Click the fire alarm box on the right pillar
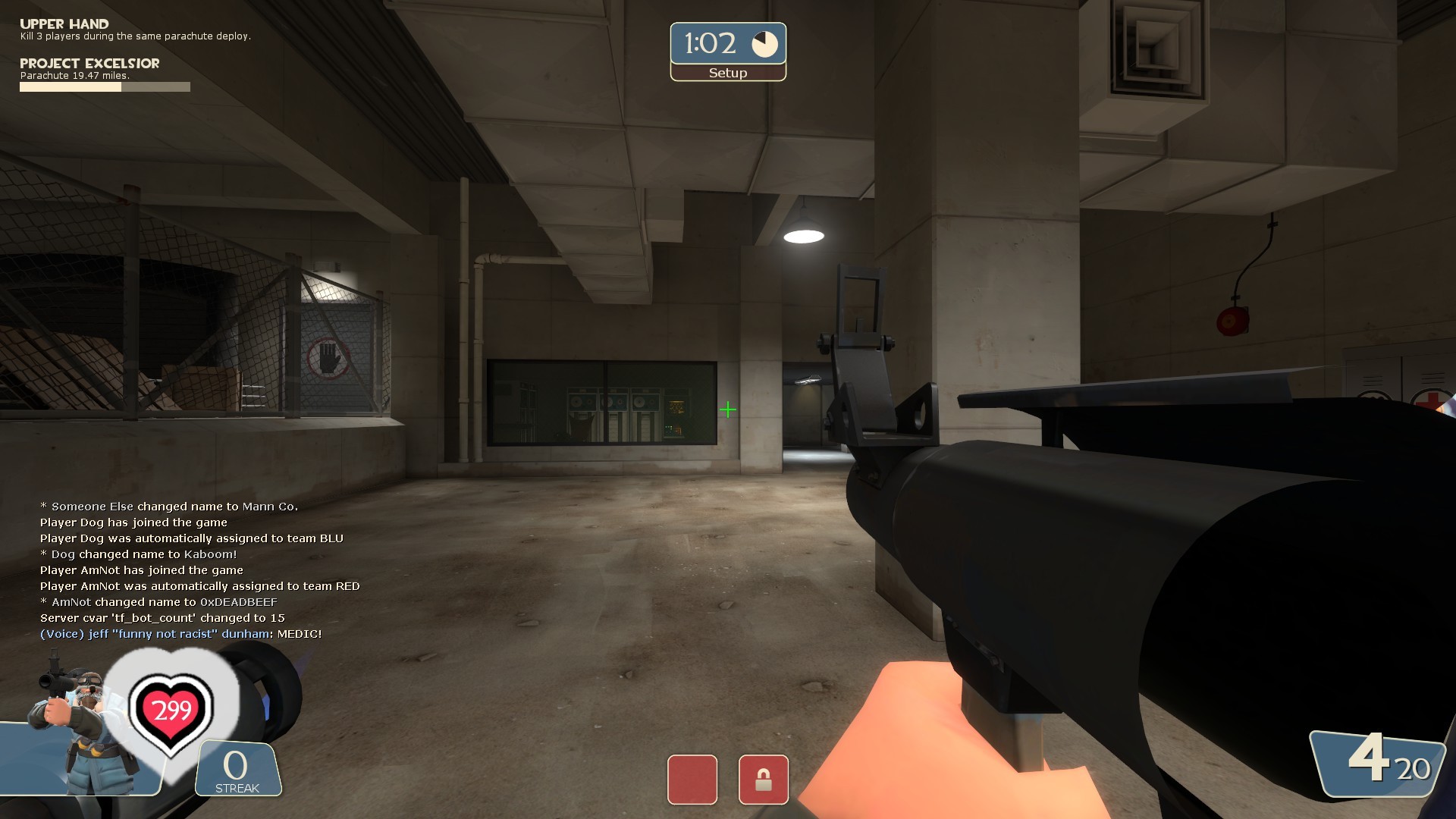The height and width of the screenshot is (819, 1456). 1234,321
